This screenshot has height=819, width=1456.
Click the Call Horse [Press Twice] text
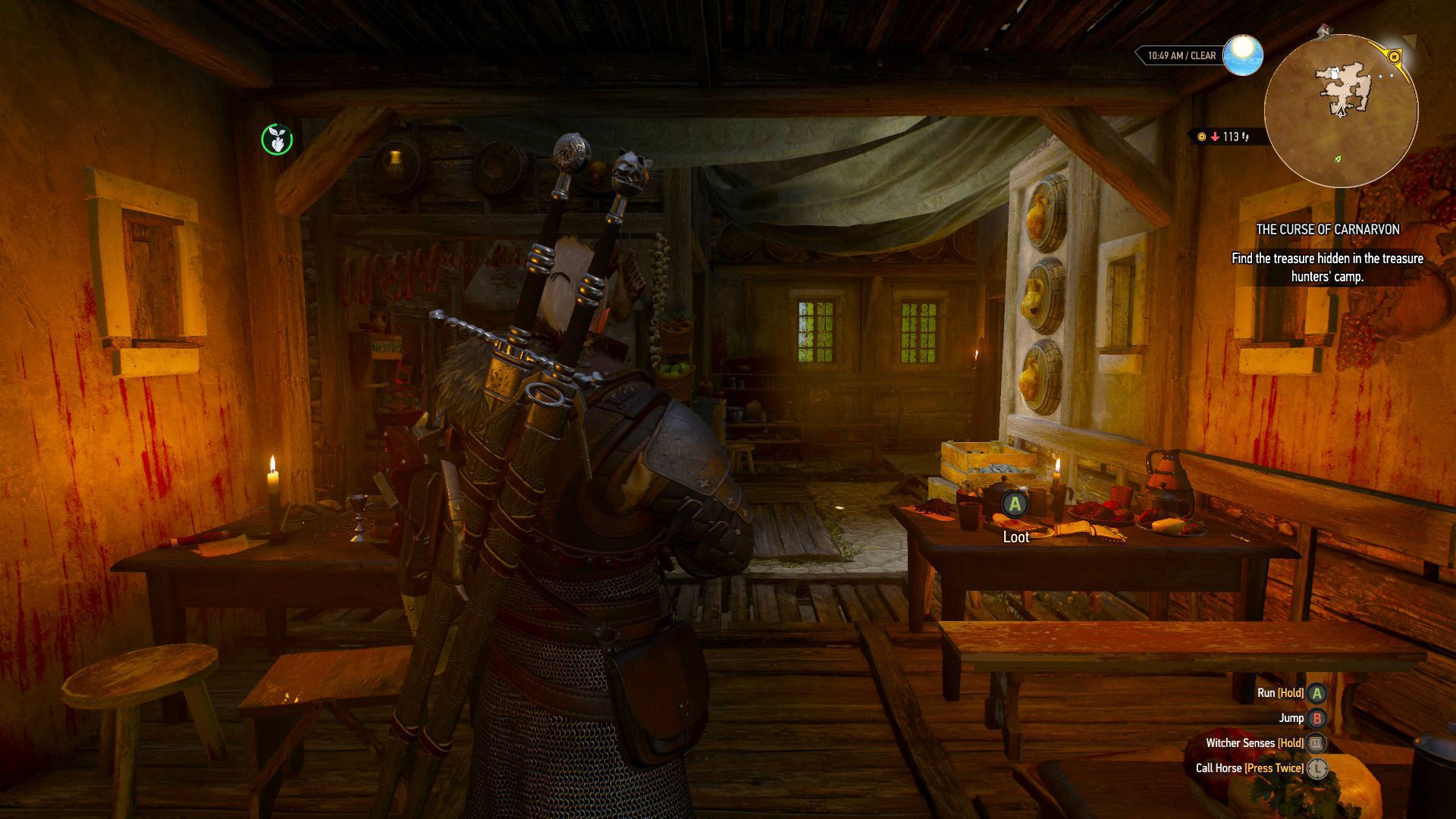pyautogui.click(x=1250, y=768)
